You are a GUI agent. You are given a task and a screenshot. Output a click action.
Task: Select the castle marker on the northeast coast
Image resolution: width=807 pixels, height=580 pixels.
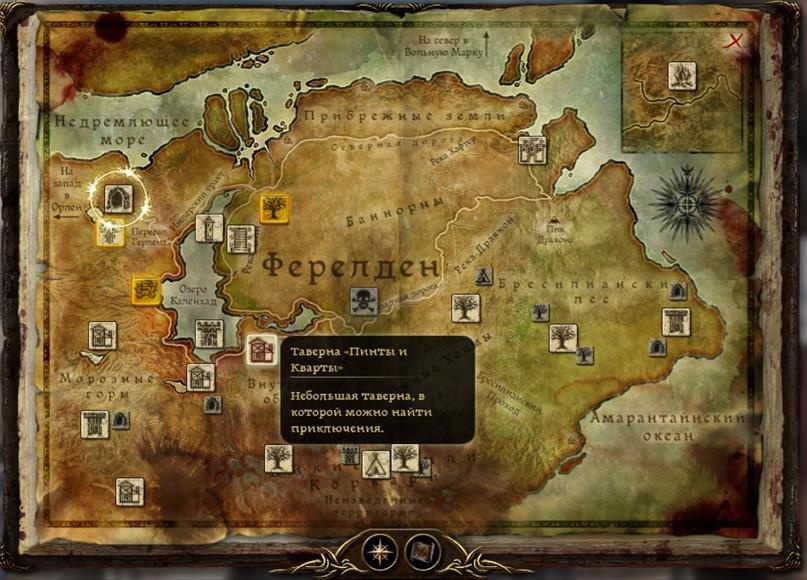coord(532,150)
